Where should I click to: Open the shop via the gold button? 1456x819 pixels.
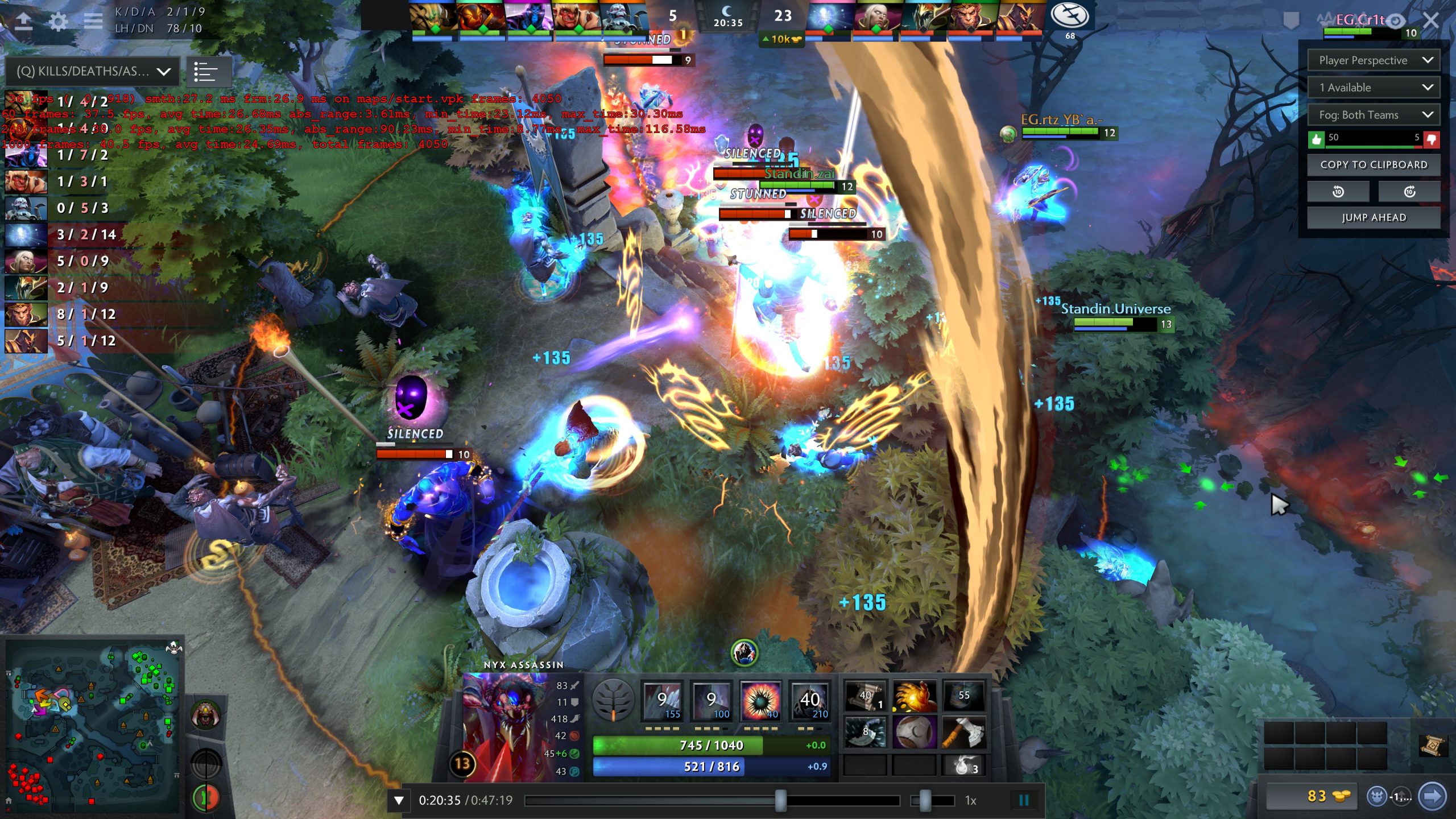click(1313, 796)
